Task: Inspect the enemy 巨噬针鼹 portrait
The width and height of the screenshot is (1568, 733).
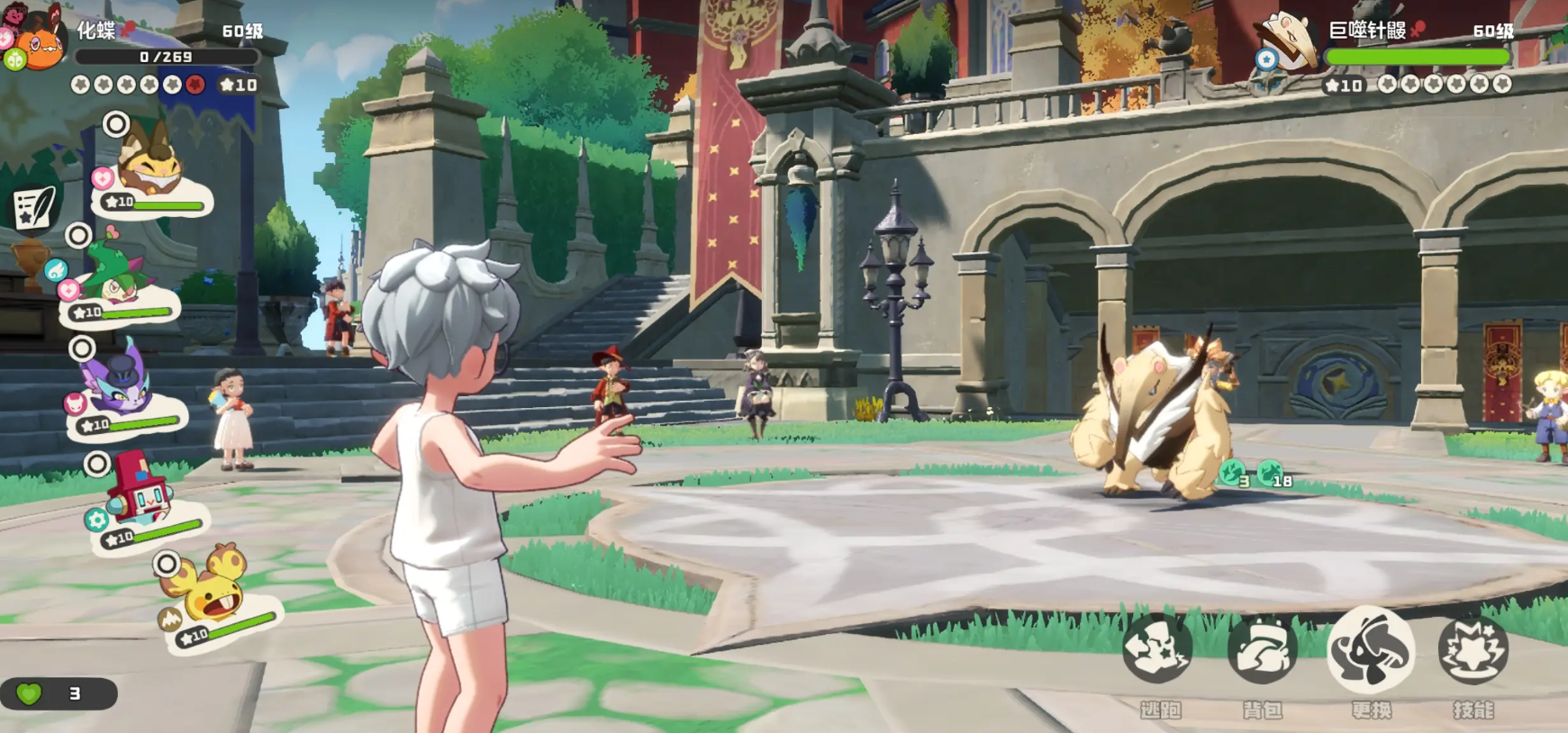Action: point(1288,43)
